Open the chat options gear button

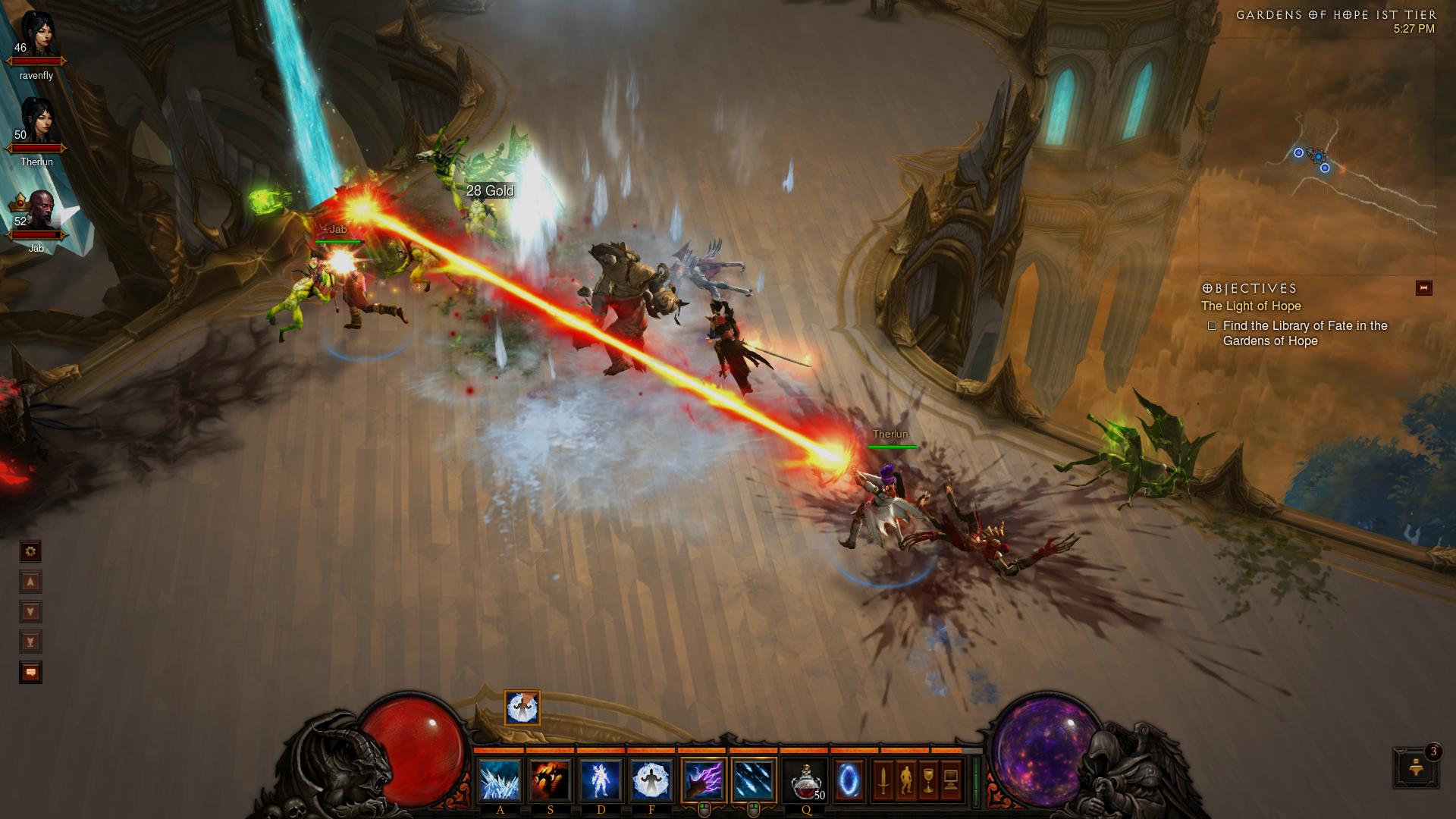[x=30, y=551]
